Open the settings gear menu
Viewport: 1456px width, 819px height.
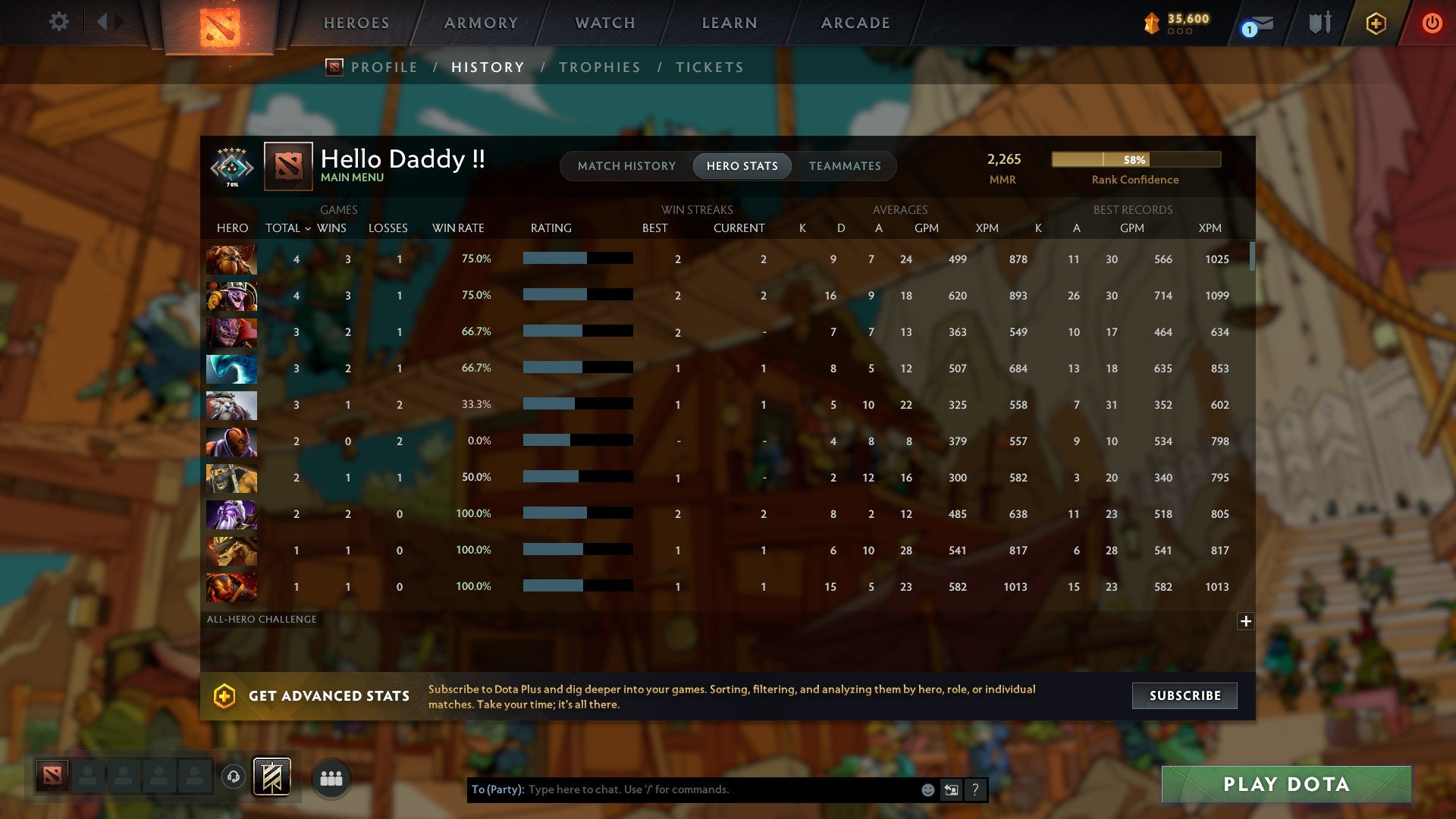58,22
